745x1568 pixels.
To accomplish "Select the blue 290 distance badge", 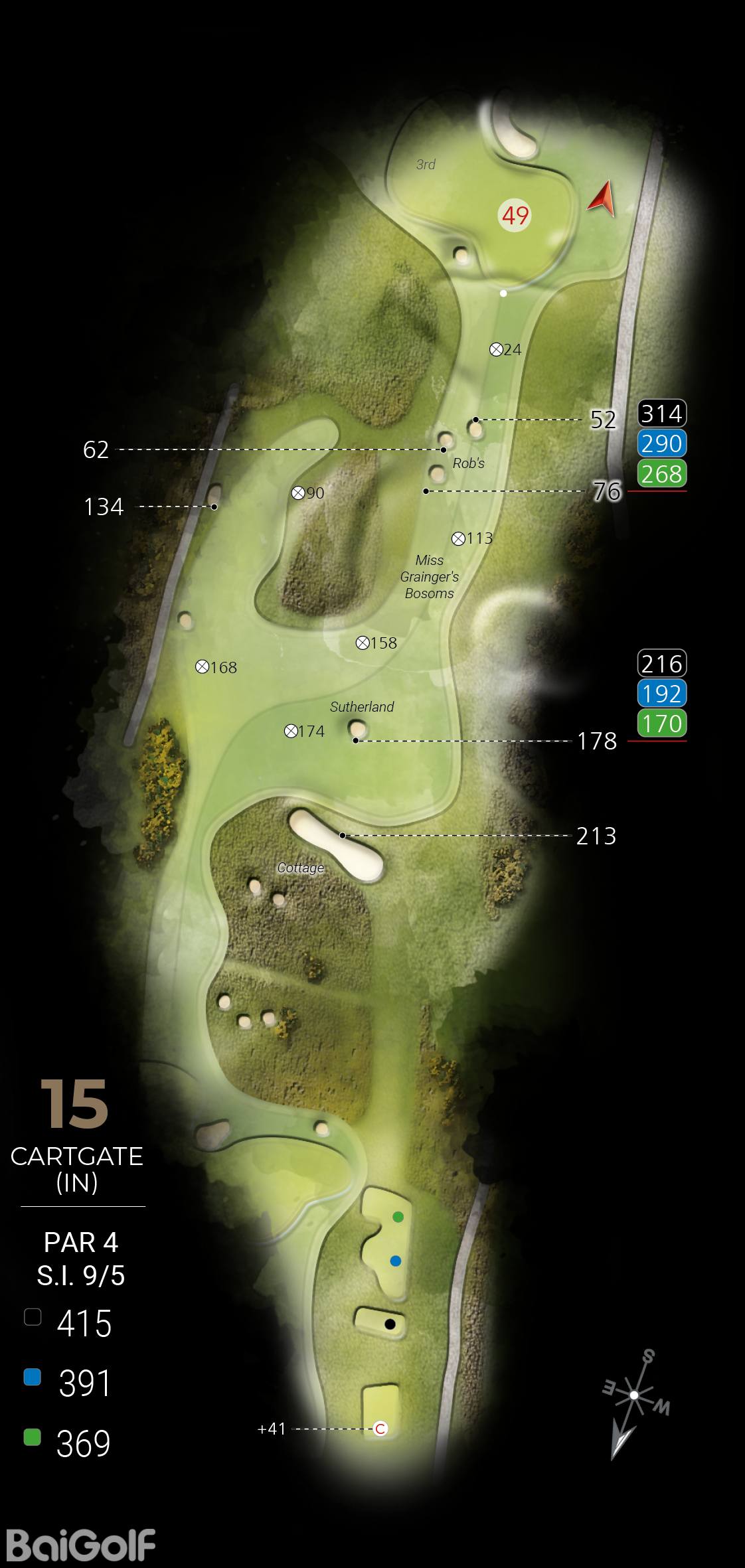I will point(661,443).
